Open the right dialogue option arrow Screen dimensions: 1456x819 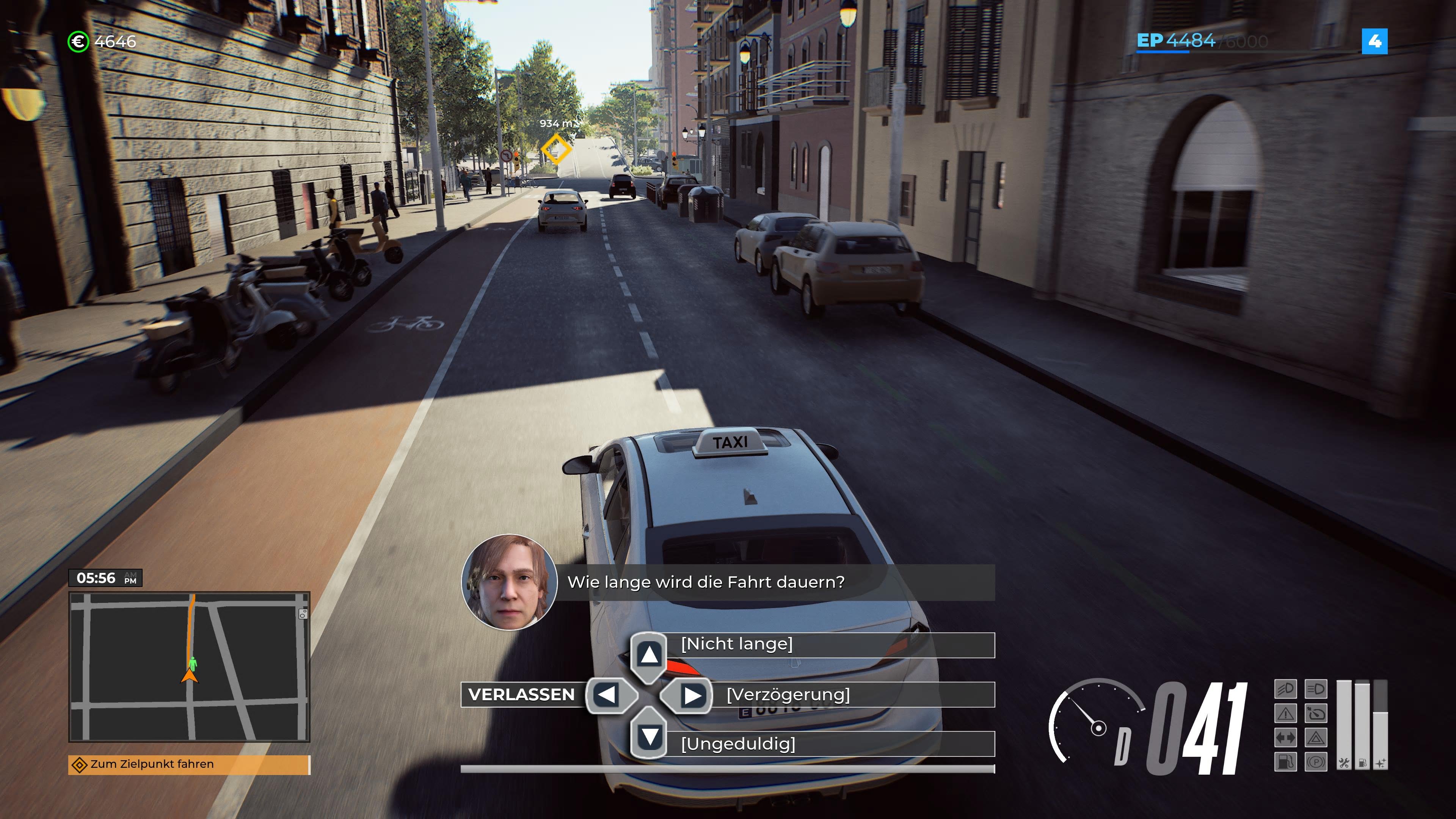(691, 695)
